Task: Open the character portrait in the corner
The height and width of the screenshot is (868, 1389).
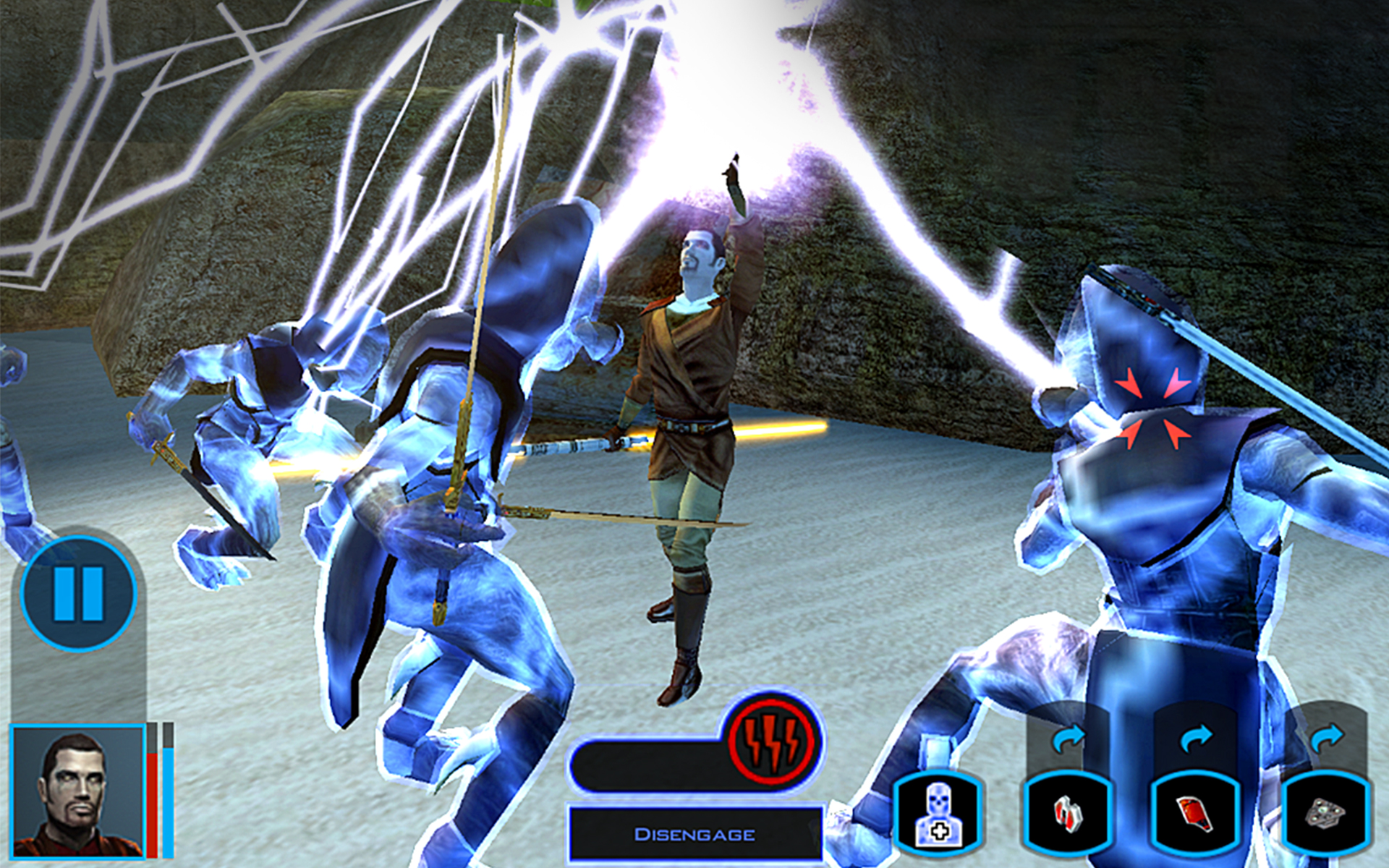Action: (x=78, y=791)
